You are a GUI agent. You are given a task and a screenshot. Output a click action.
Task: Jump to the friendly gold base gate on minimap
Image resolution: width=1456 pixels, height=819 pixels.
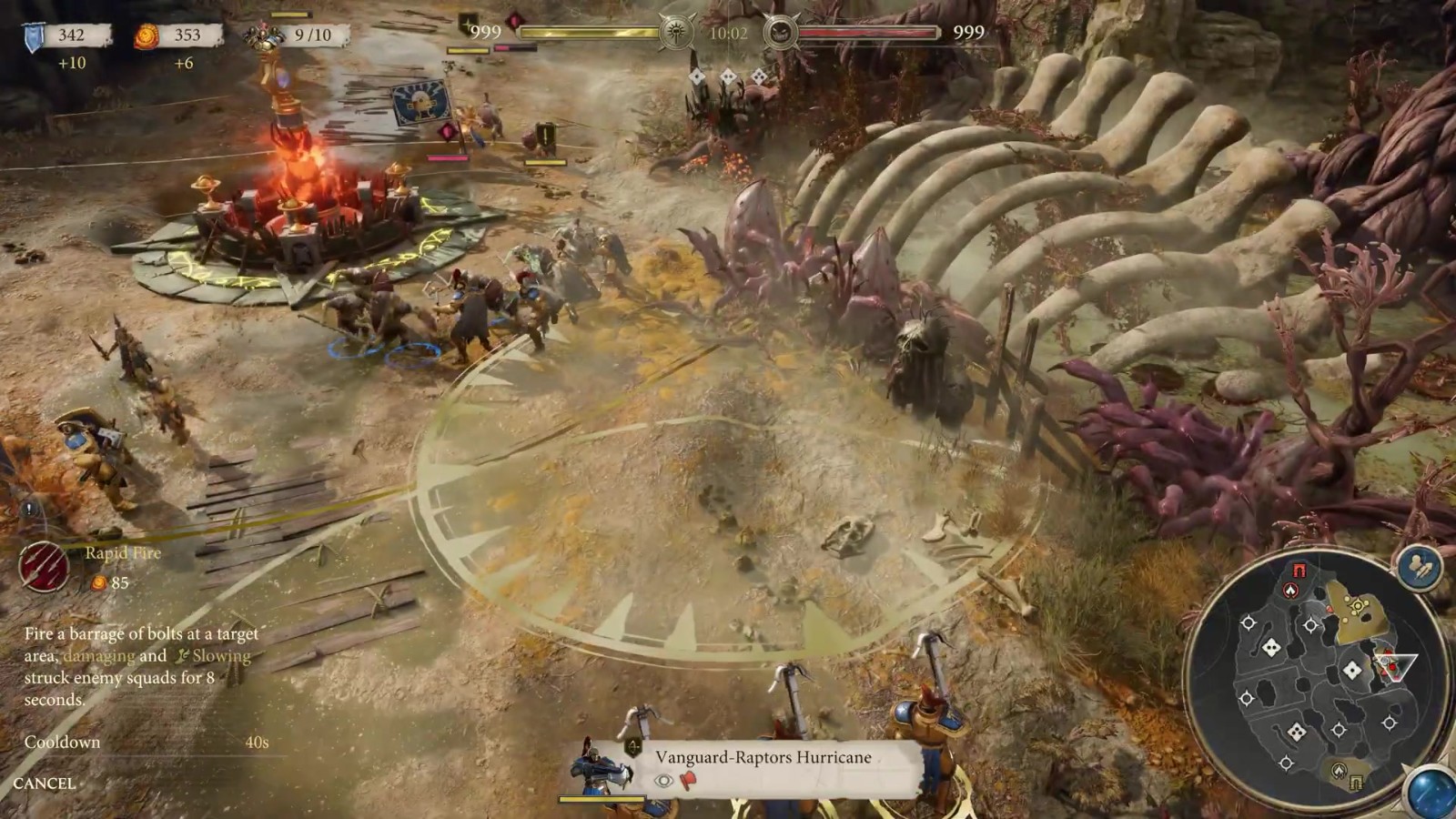click(x=1356, y=783)
